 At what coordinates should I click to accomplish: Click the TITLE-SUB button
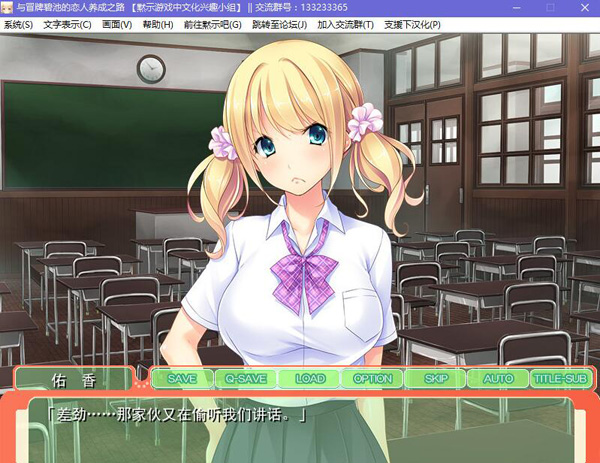tap(560, 379)
